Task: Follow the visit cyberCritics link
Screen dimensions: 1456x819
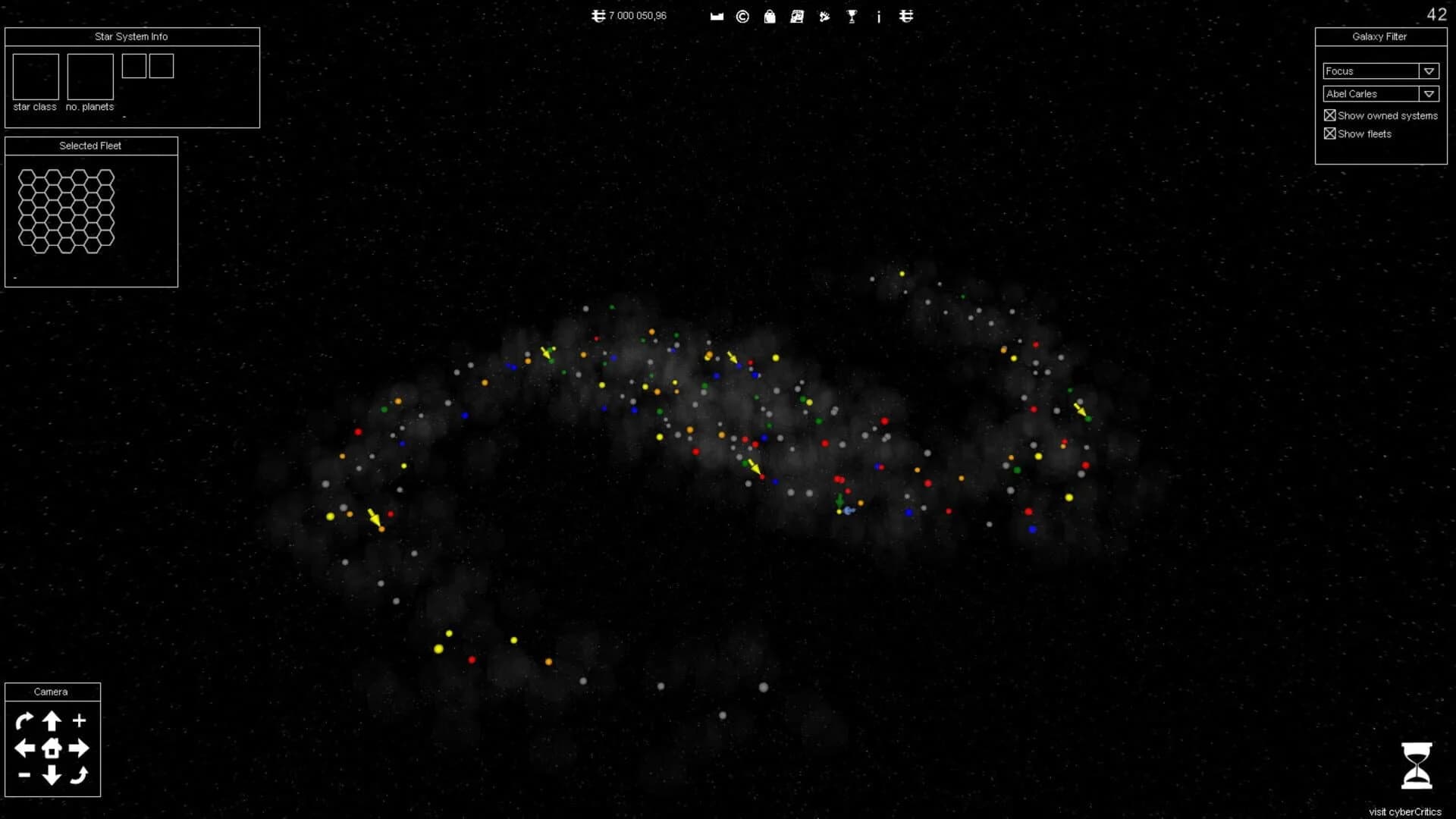Action: pyautogui.click(x=1404, y=811)
